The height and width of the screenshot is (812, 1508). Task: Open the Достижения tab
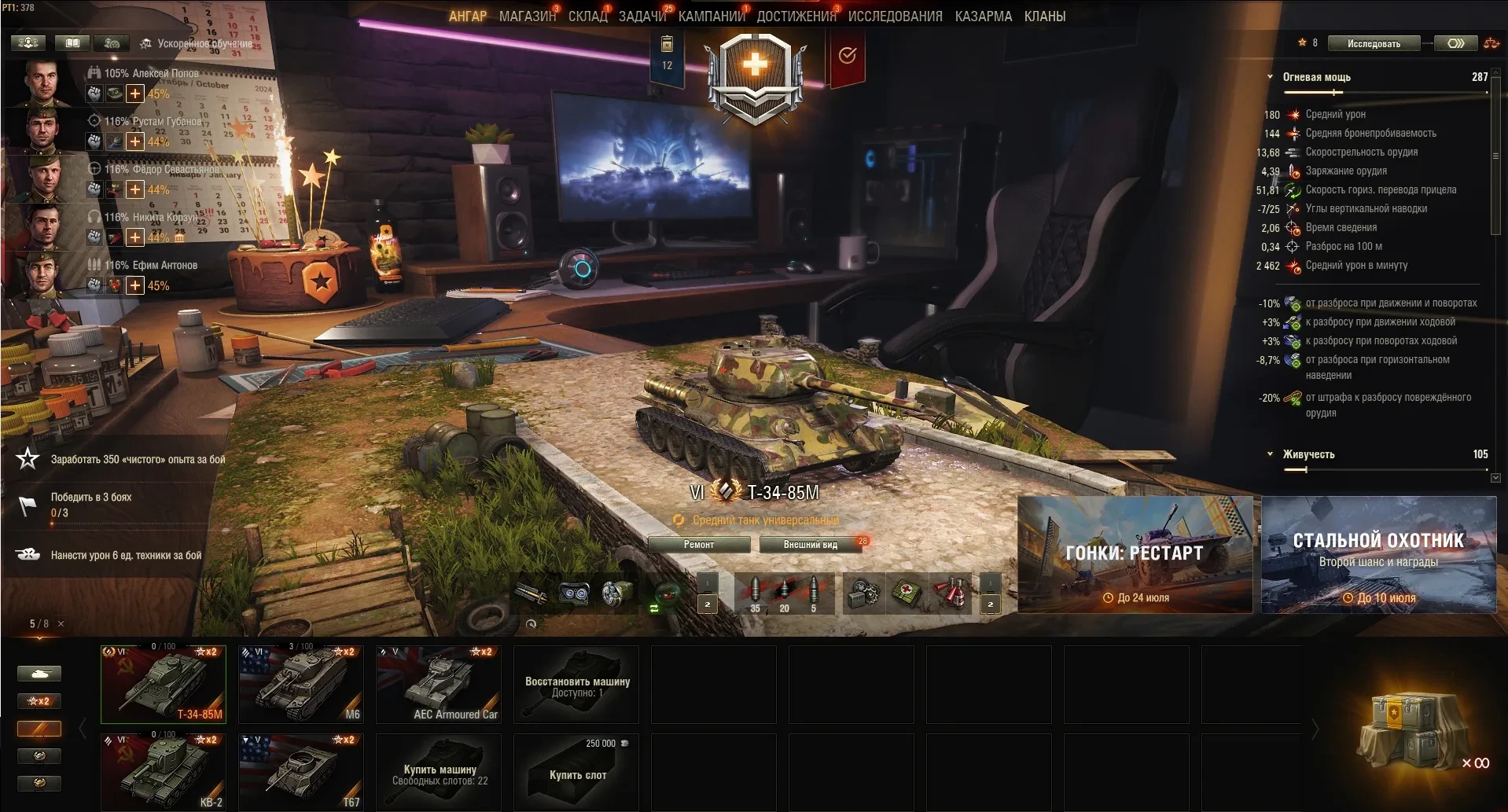[x=796, y=17]
